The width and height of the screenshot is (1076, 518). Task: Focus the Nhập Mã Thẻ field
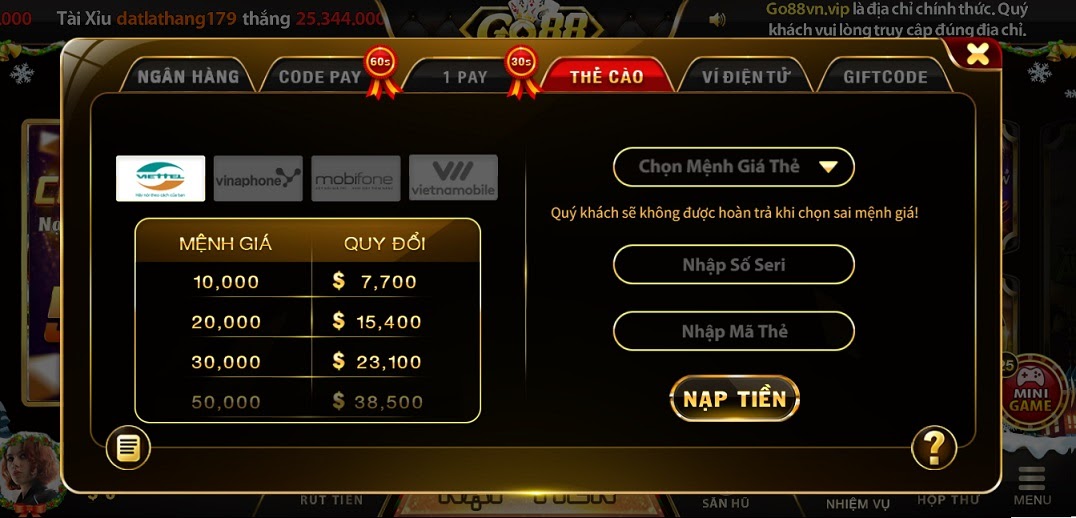[733, 331]
